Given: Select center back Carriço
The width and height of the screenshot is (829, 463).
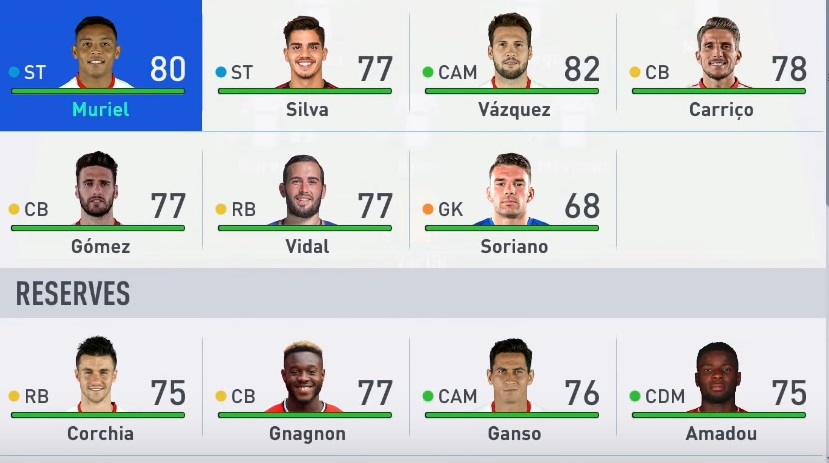Looking at the screenshot, I should 720,66.
